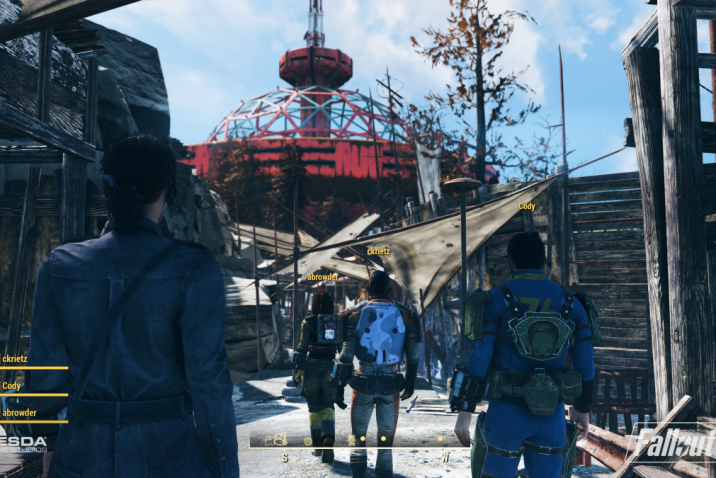Select teammate abrowder in the team list
The height and width of the screenshot is (478, 716).
pos(19,412)
